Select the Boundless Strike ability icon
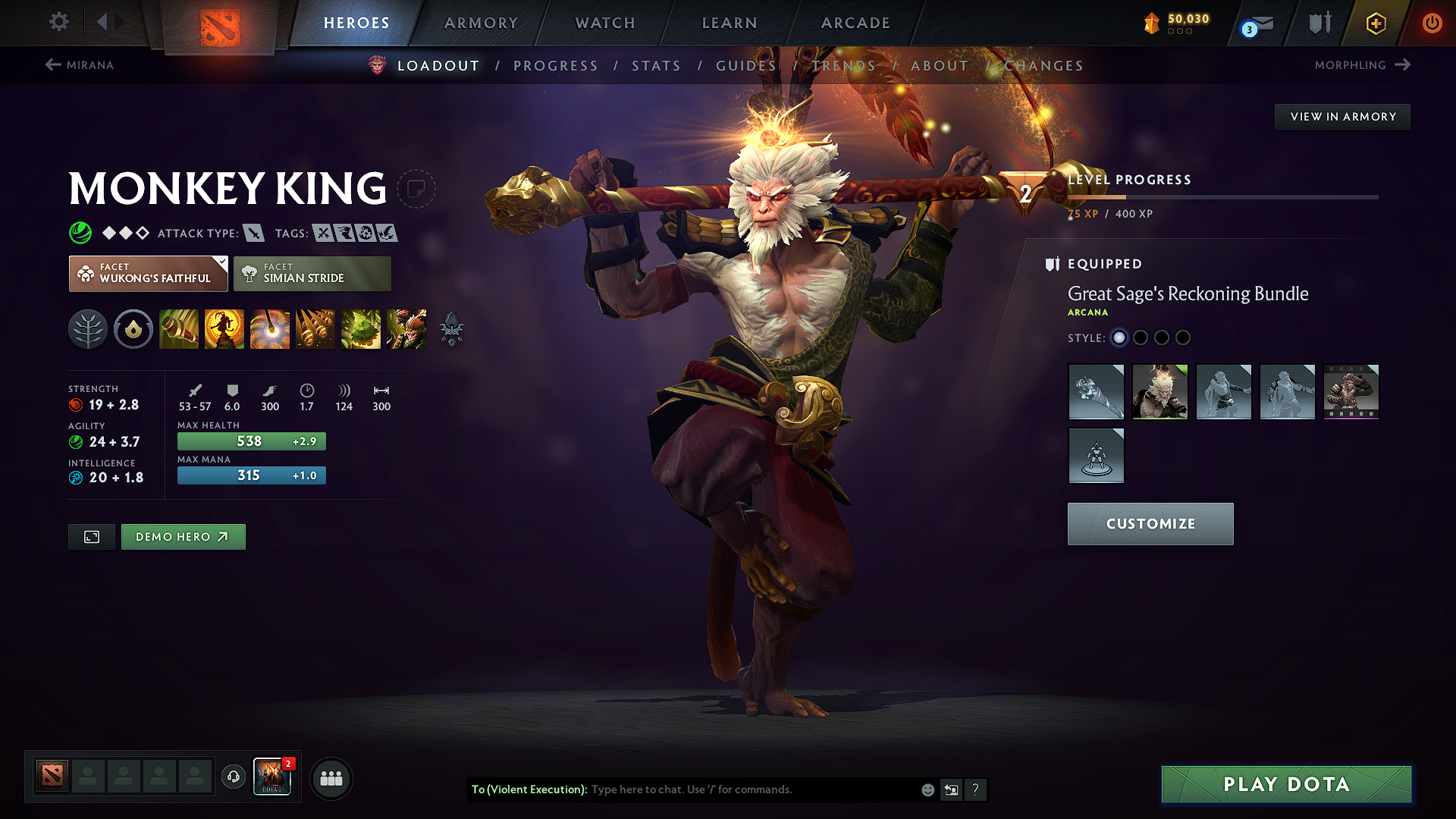The height and width of the screenshot is (819, 1456). pyautogui.click(x=178, y=328)
